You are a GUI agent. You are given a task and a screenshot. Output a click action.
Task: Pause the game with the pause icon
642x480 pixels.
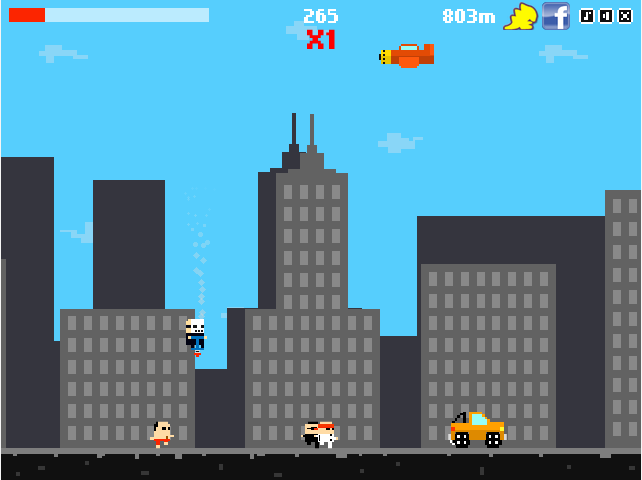click(x=606, y=16)
